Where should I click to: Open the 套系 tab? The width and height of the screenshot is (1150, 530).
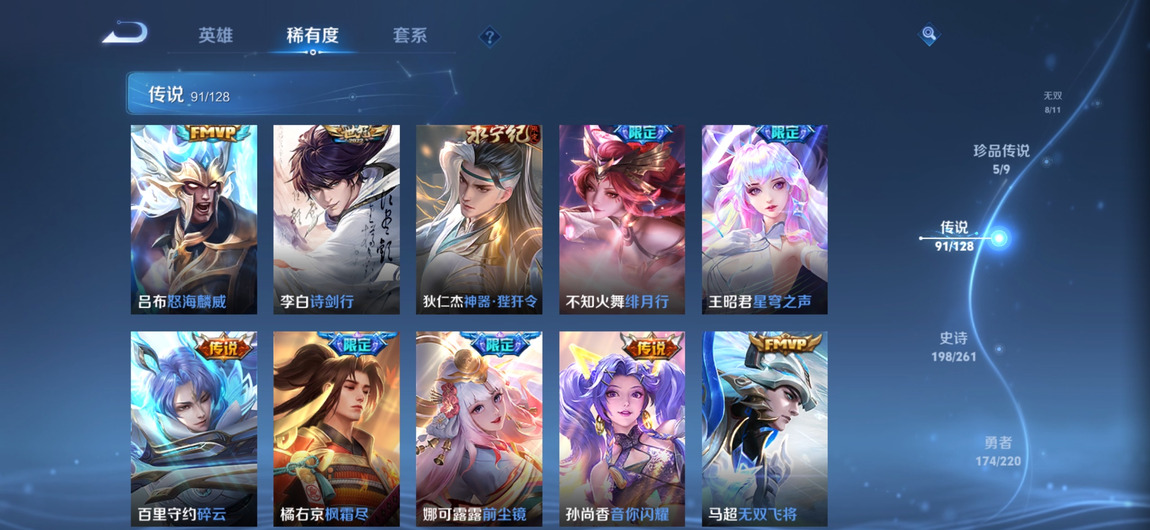(x=410, y=36)
